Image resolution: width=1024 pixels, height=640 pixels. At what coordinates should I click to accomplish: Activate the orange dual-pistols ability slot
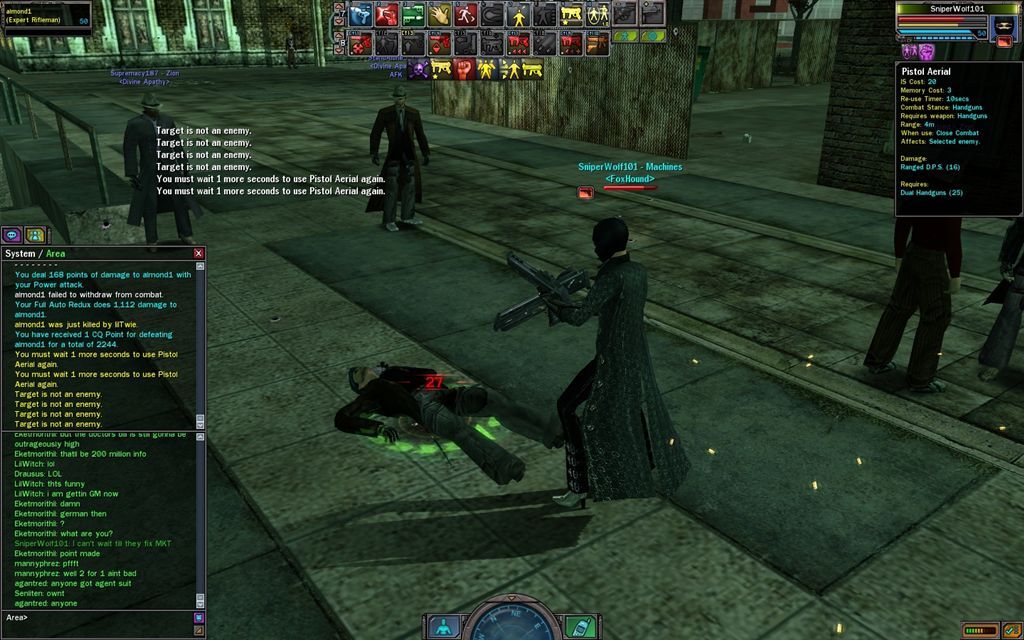(597, 43)
